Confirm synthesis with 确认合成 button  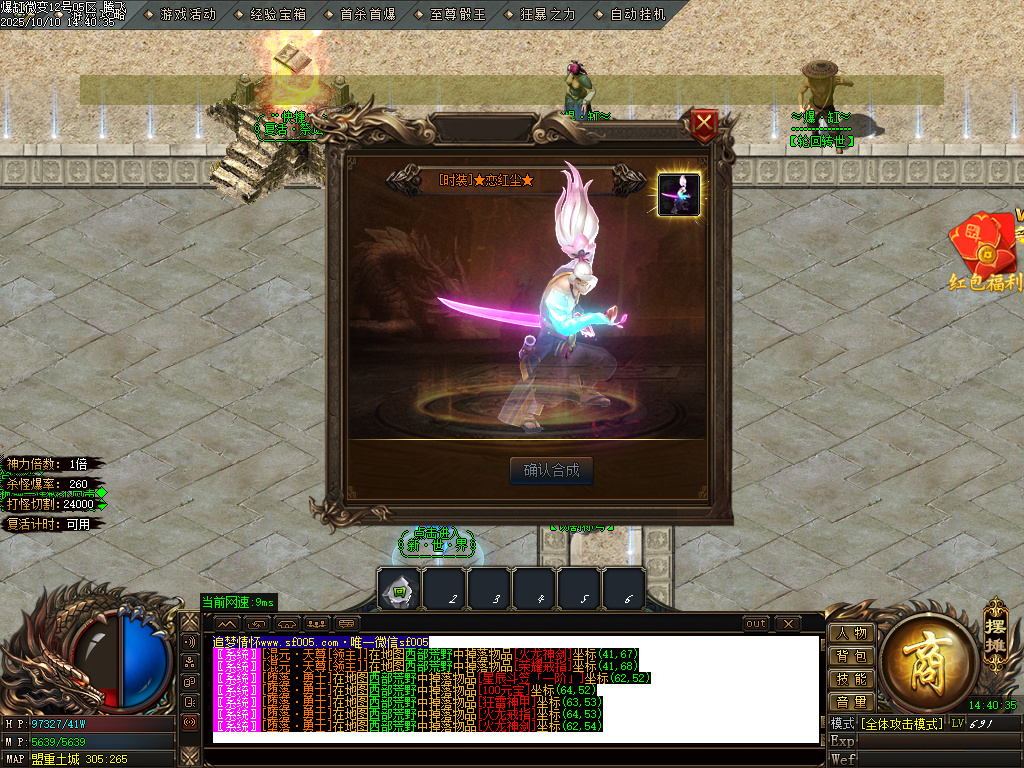(x=551, y=471)
